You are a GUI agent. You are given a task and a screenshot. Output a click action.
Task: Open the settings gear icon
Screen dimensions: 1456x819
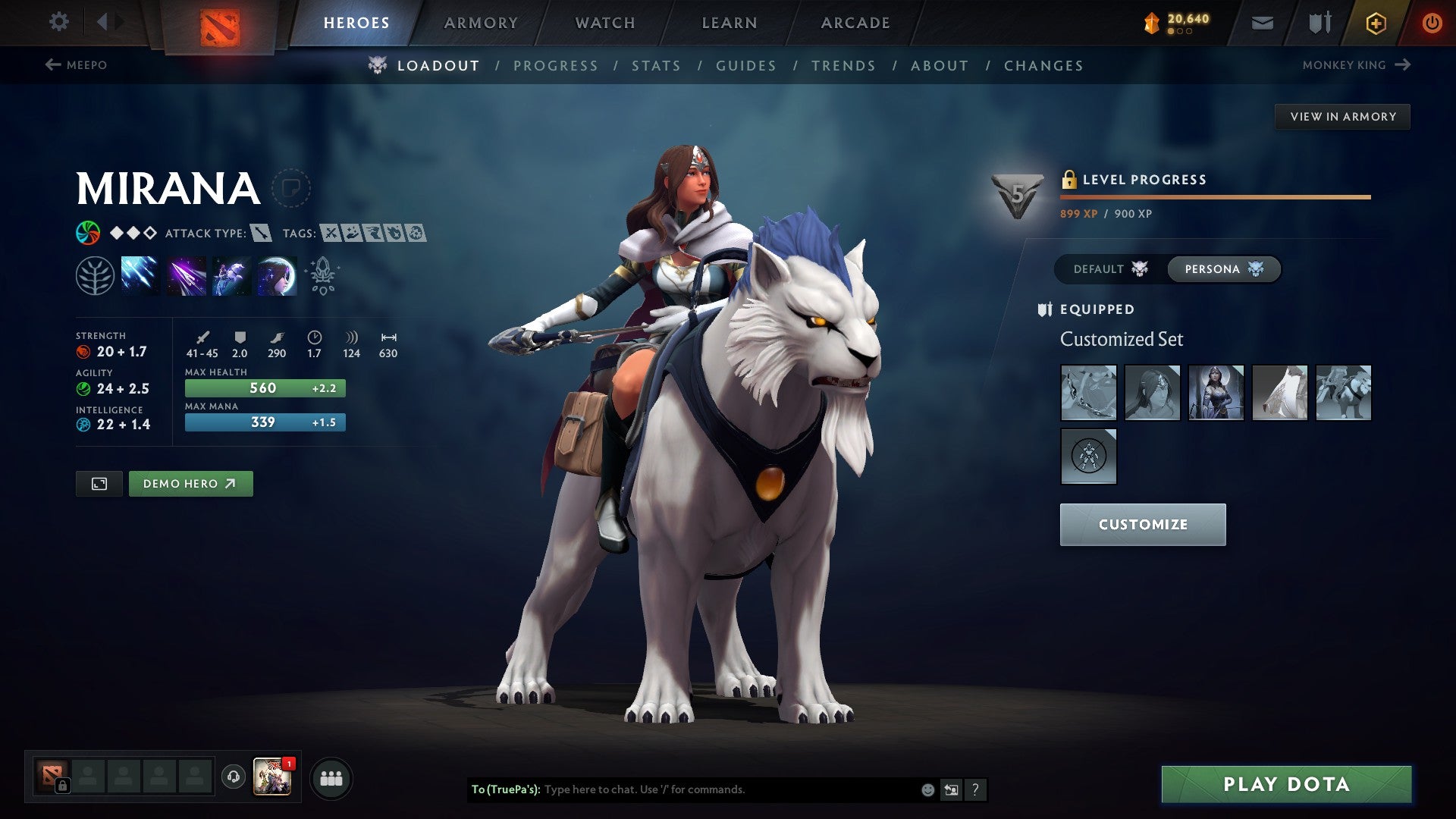point(58,22)
